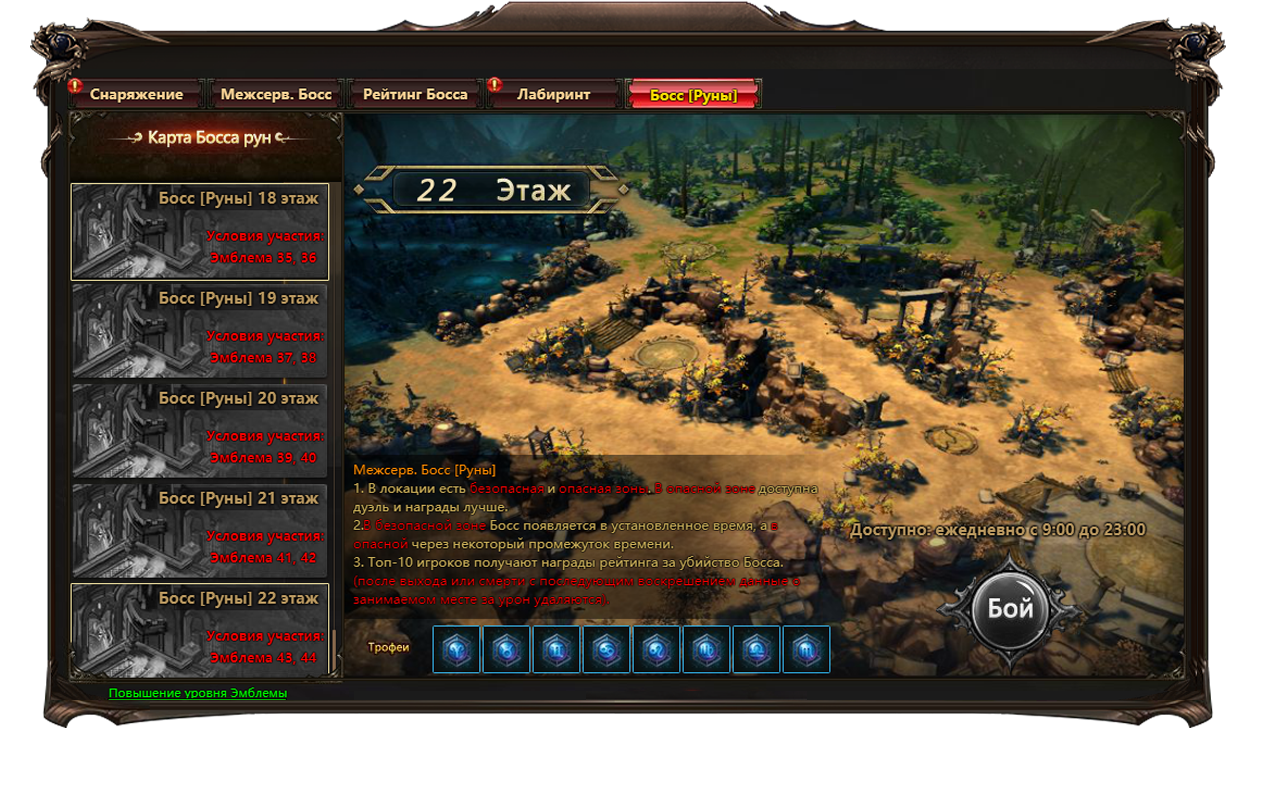The image size is (1262, 786).
Task: Click the Cancer rune trophy icon
Action: click(x=607, y=649)
